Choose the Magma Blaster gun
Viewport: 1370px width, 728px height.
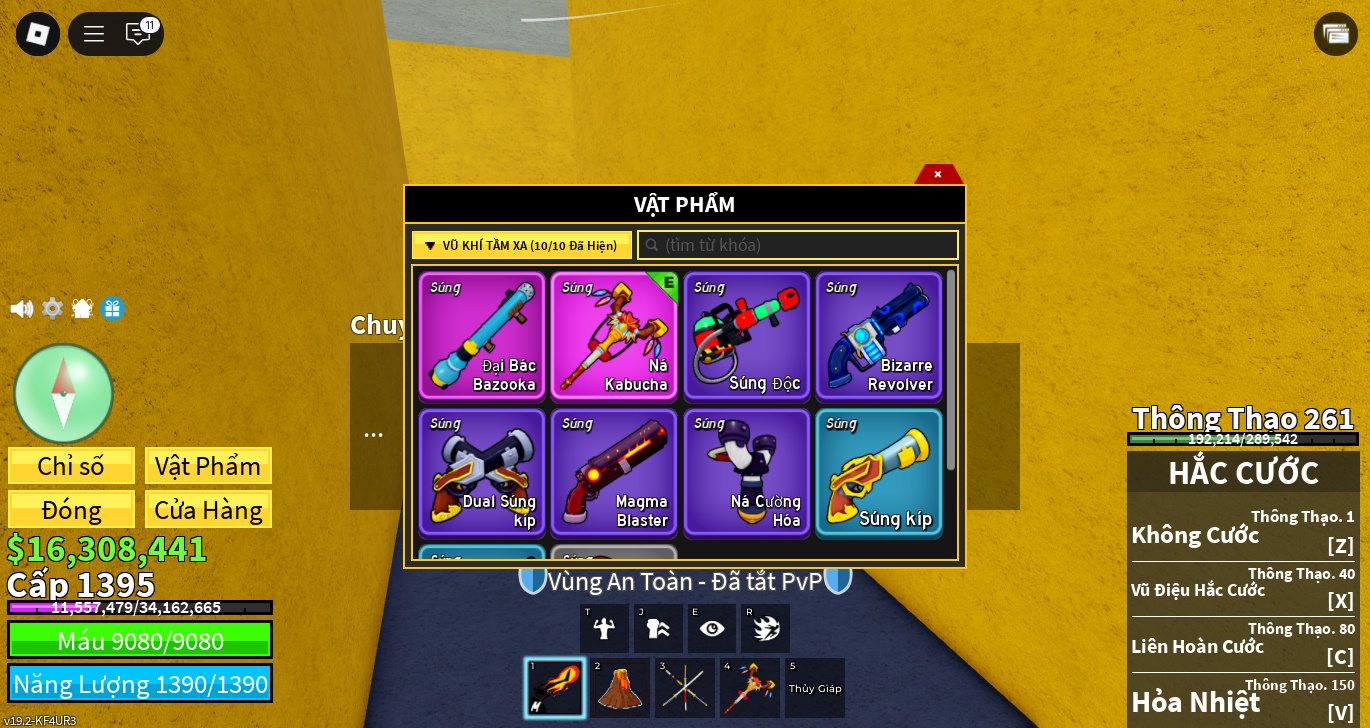tap(614, 472)
